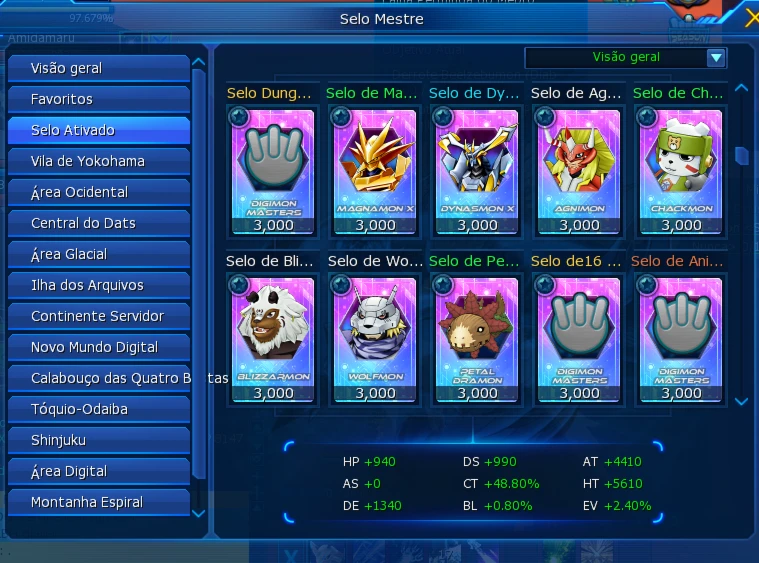This screenshot has height=563, width=759.
Task: Select the Área Glacial category
Action: (98, 254)
